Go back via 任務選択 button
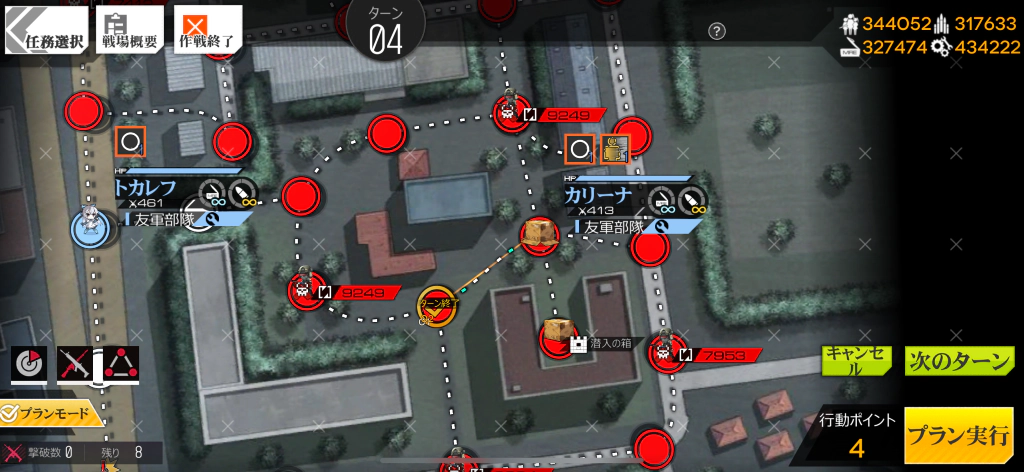The width and height of the screenshot is (1024, 472). point(45,30)
